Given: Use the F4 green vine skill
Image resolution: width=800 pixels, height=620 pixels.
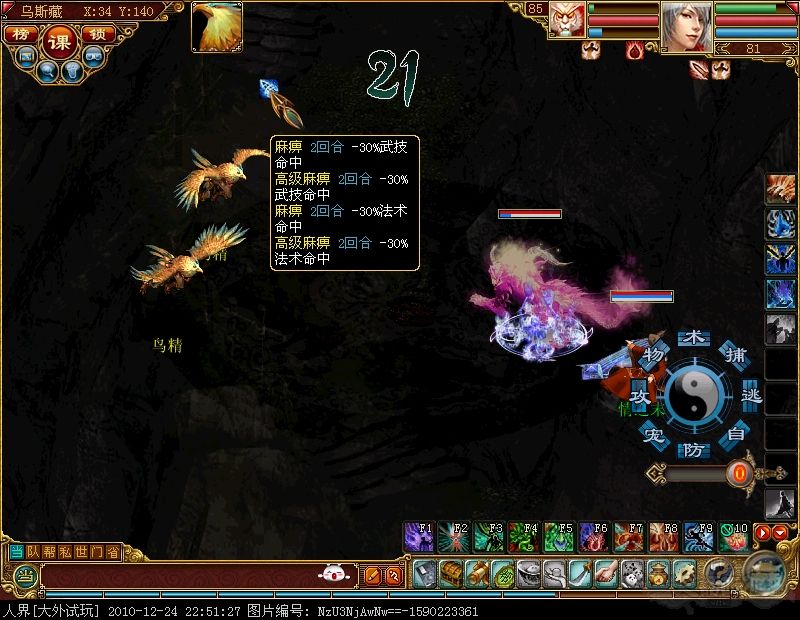Looking at the screenshot, I should (x=523, y=537).
